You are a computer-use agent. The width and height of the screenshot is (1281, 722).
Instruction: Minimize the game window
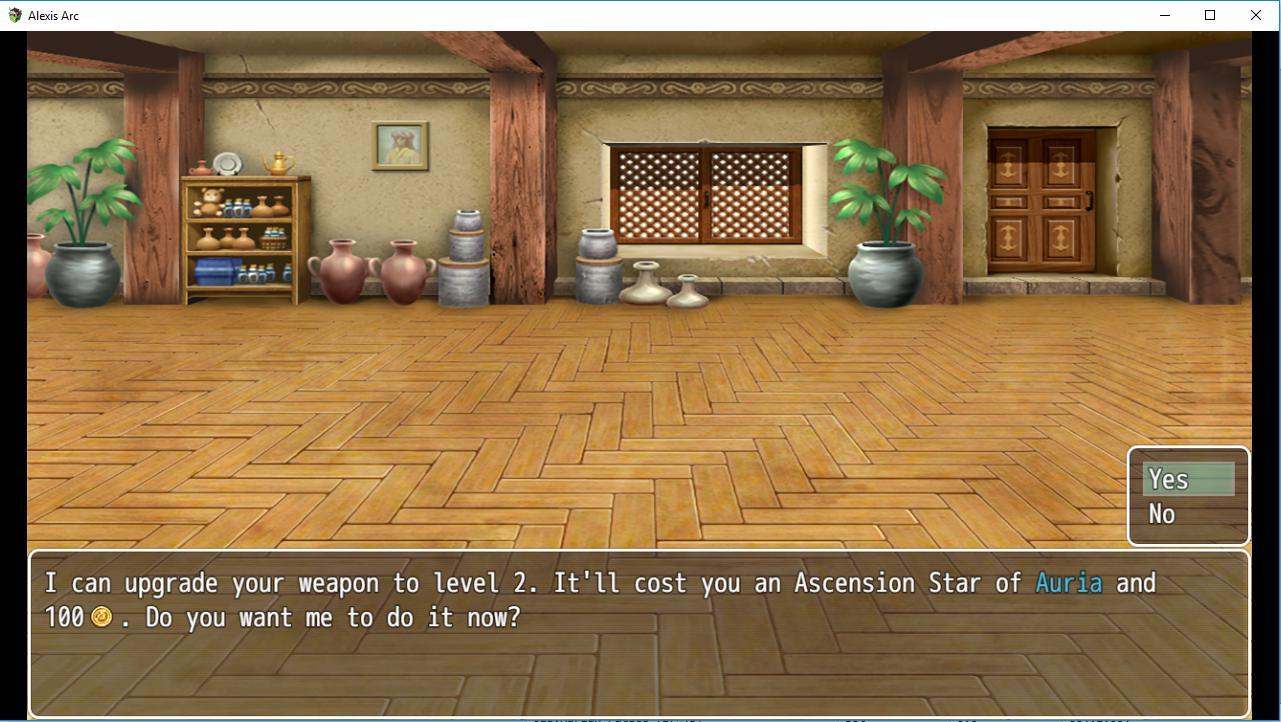click(x=1165, y=15)
